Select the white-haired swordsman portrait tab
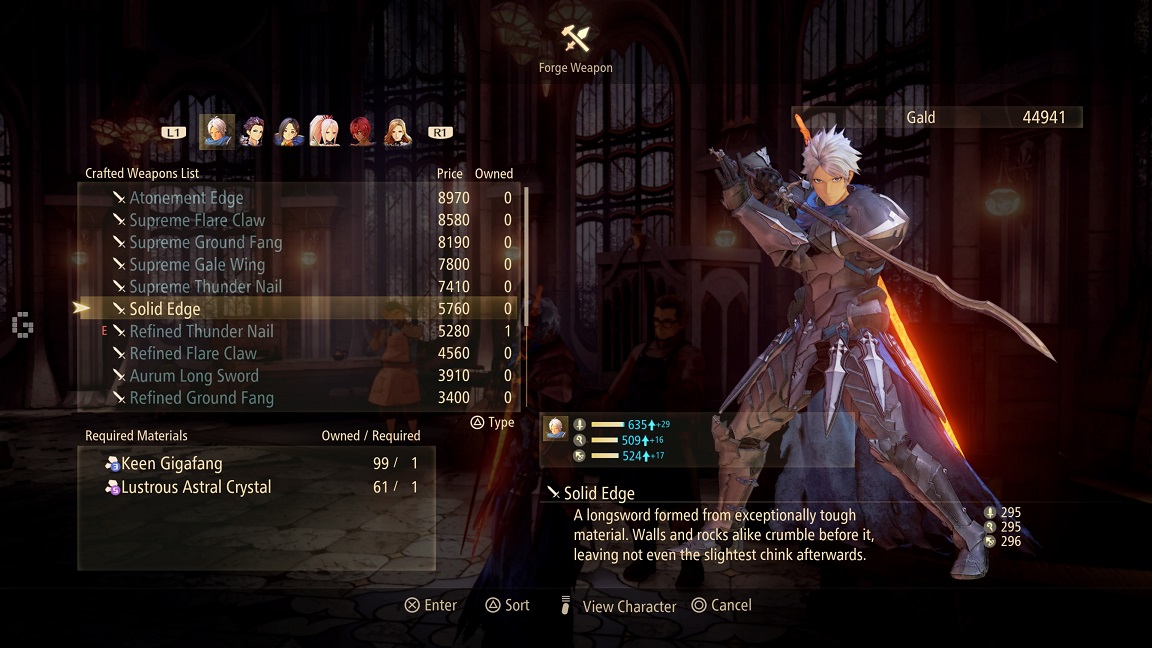 (x=217, y=131)
